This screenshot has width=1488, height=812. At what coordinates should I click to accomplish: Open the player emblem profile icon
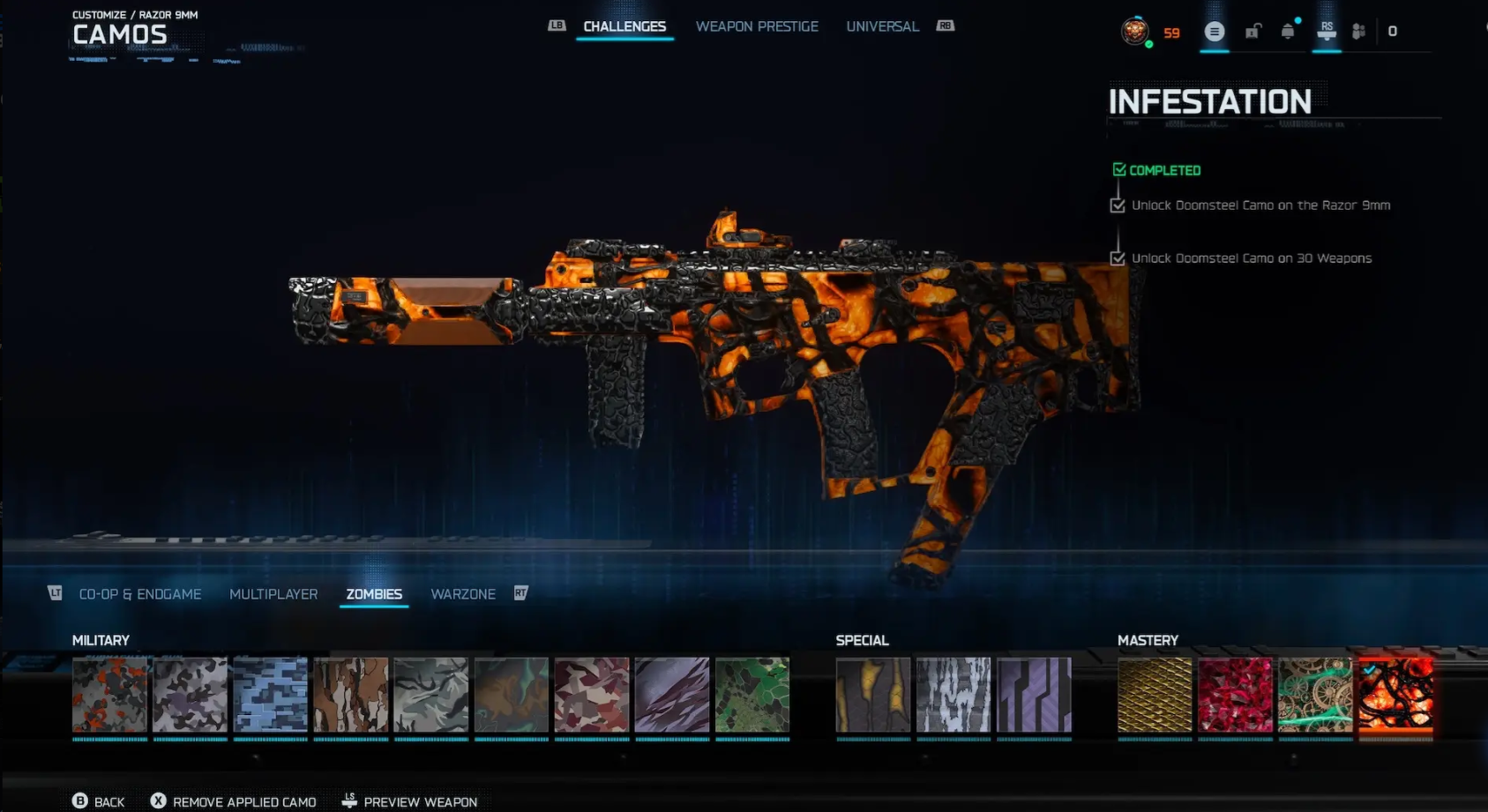1136,34
